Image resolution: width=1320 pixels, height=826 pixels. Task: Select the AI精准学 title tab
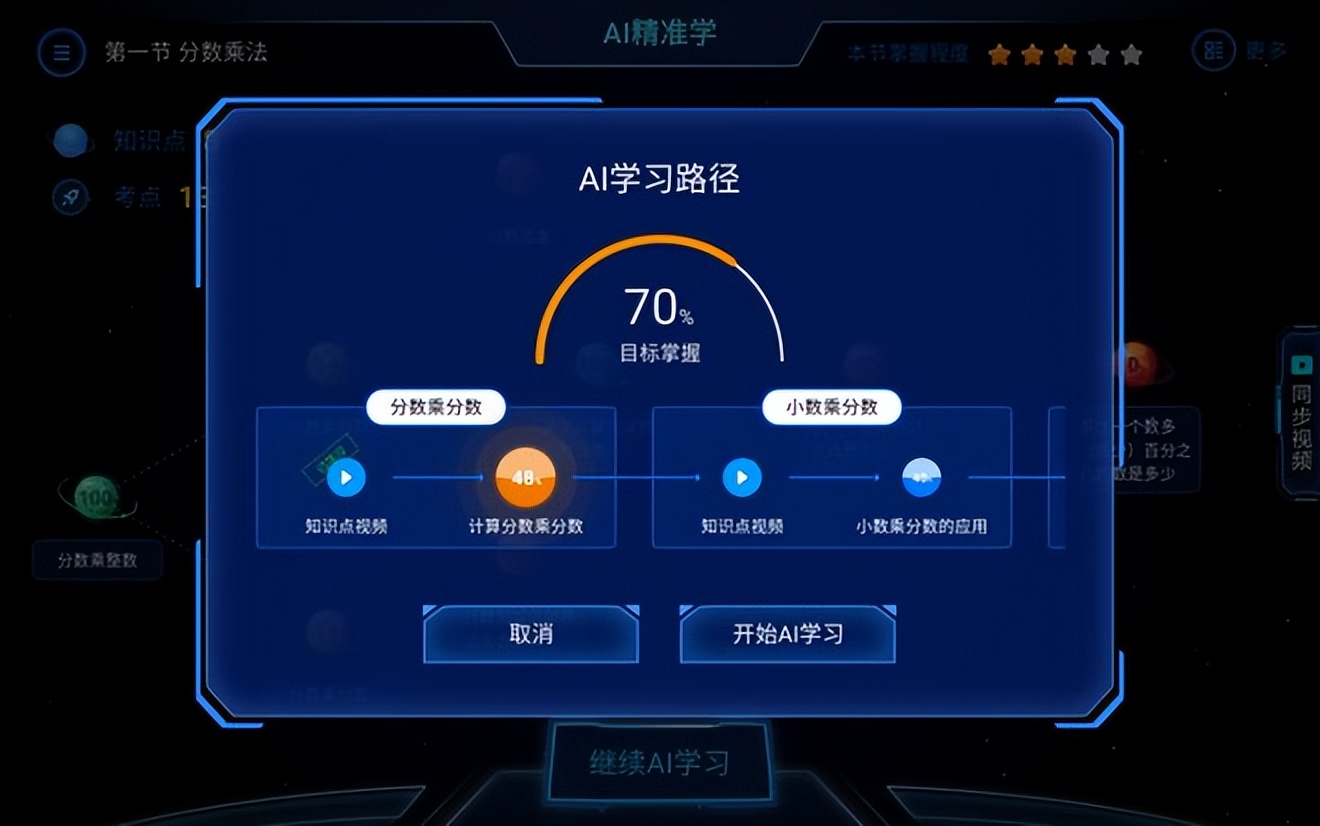point(659,33)
